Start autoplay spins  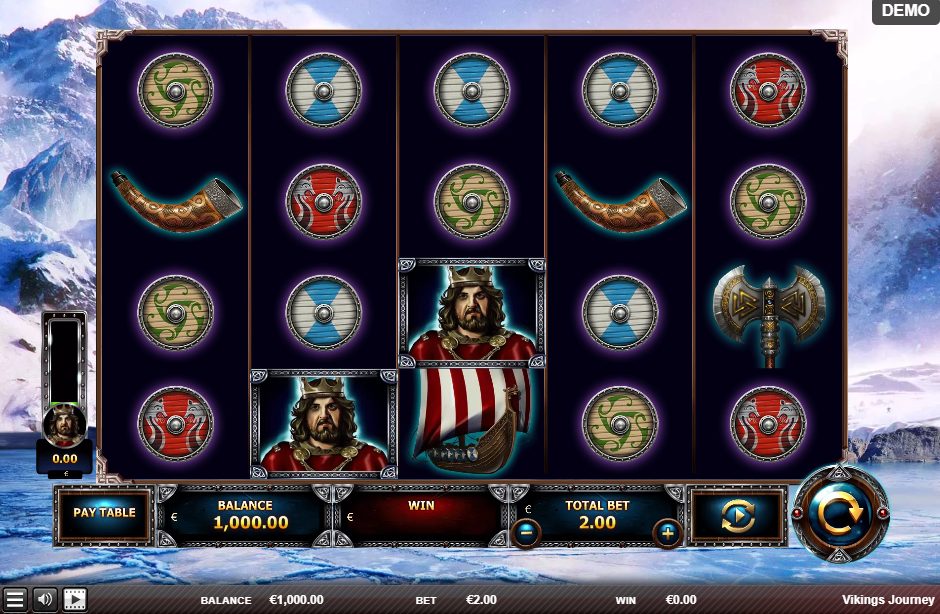click(x=738, y=516)
